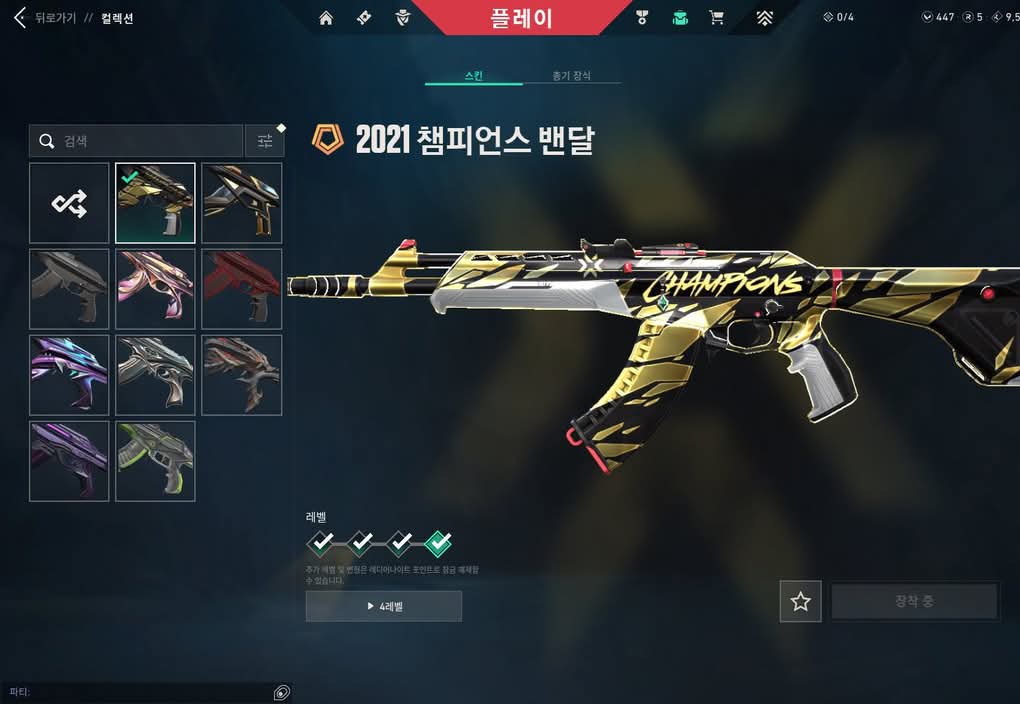The width and height of the screenshot is (1020, 704).
Task: Open the skin filter options button
Action: click(x=265, y=141)
